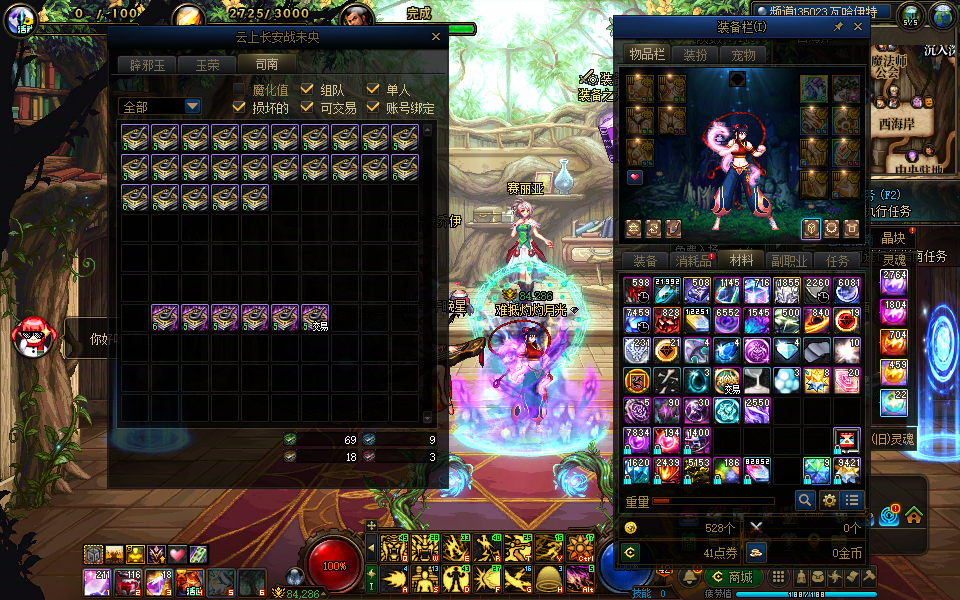Switch to the 辟邪玉 tab
Screen dimensions: 960x600
coord(146,64)
